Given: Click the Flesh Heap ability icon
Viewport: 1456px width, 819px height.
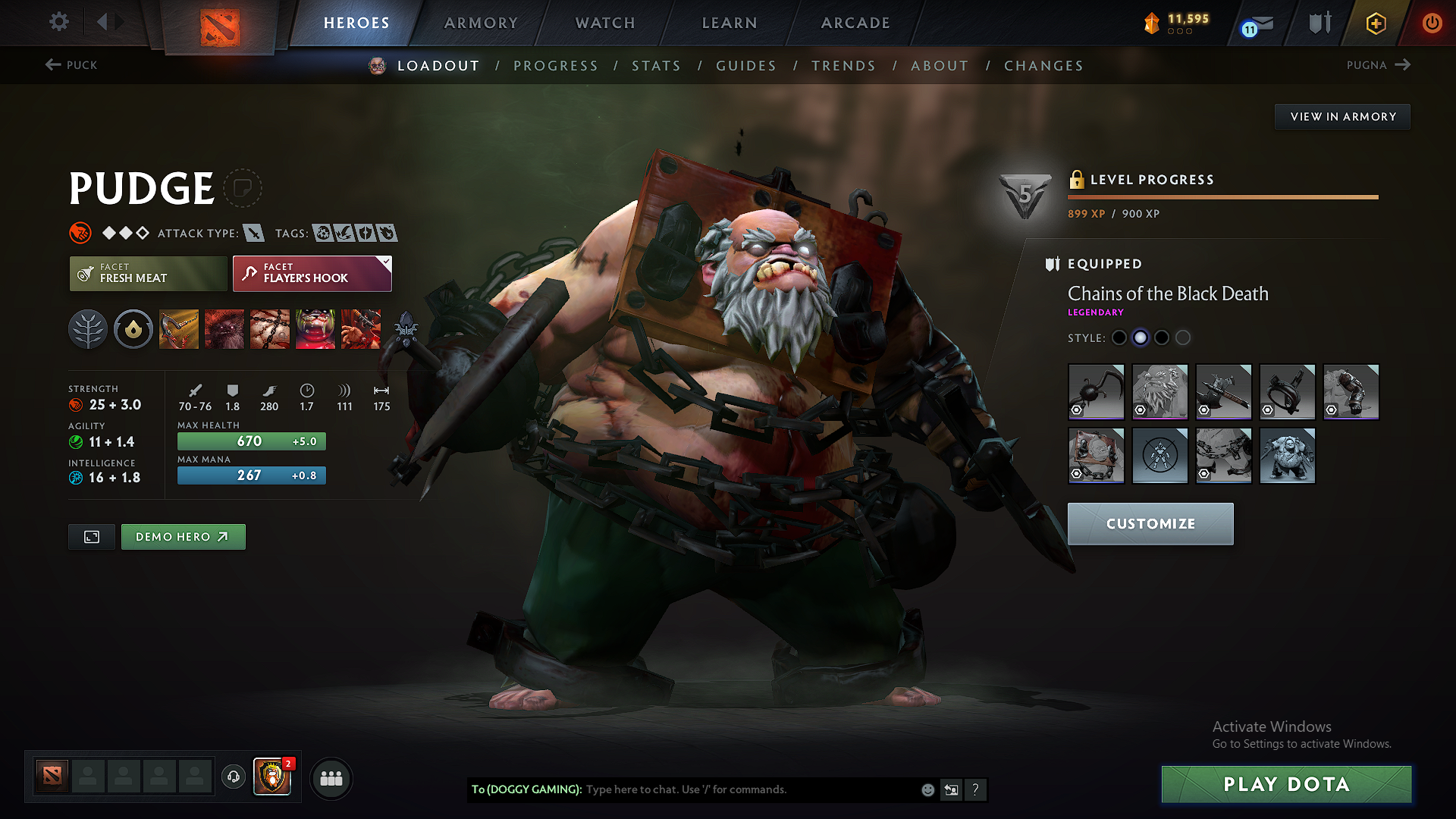Looking at the screenshot, I should pos(269,328).
